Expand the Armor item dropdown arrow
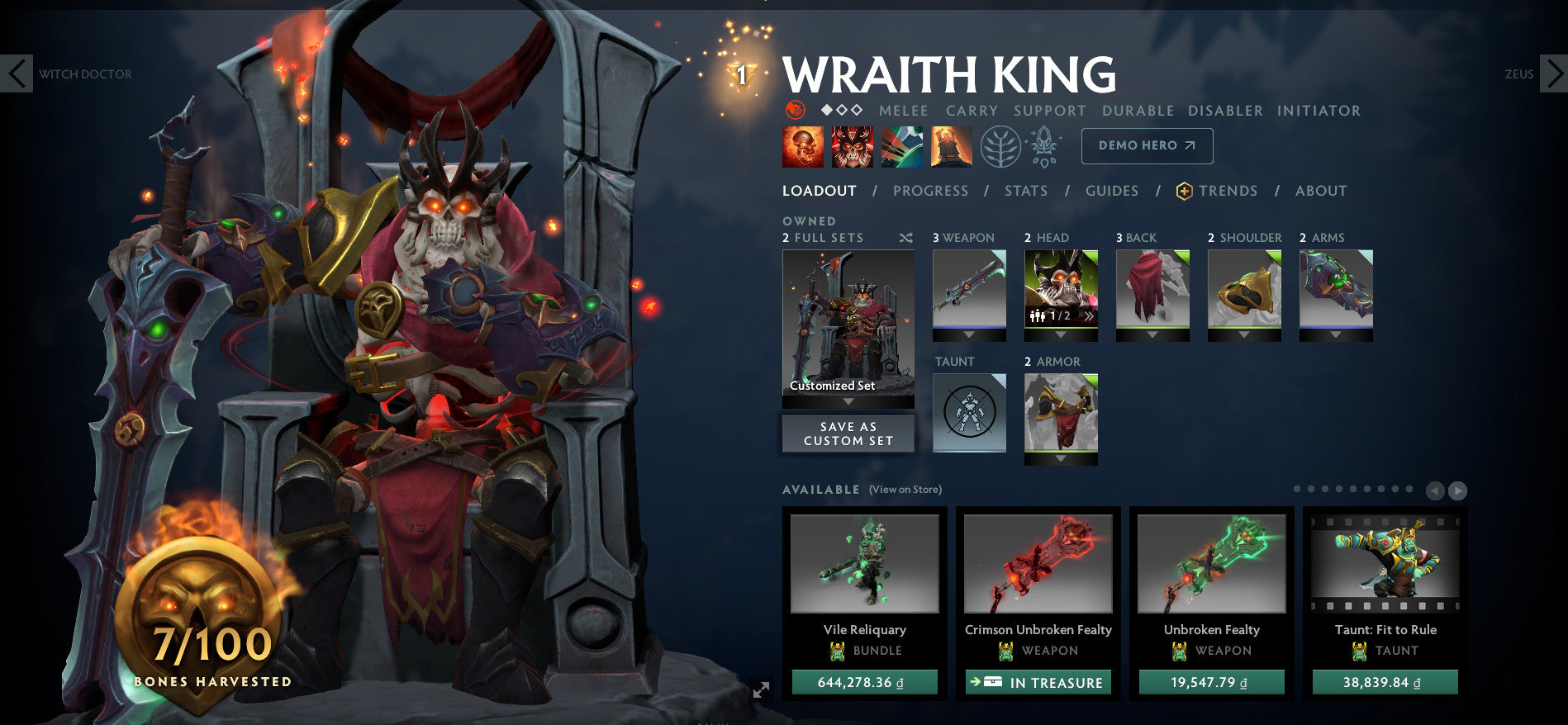Image resolution: width=1568 pixels, height=725 pixels. 1062,457
